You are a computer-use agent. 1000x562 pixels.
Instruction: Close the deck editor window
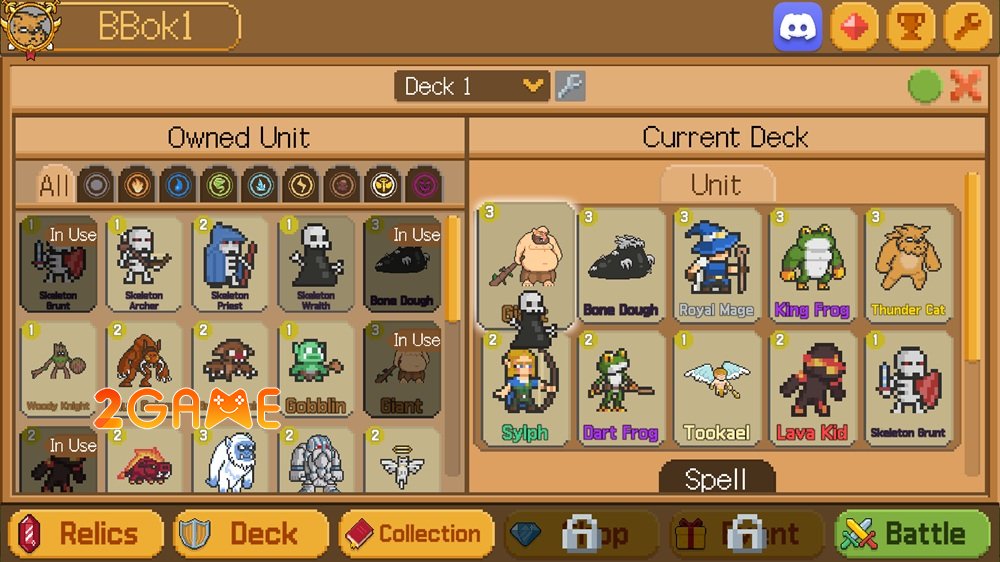(966, 87)
